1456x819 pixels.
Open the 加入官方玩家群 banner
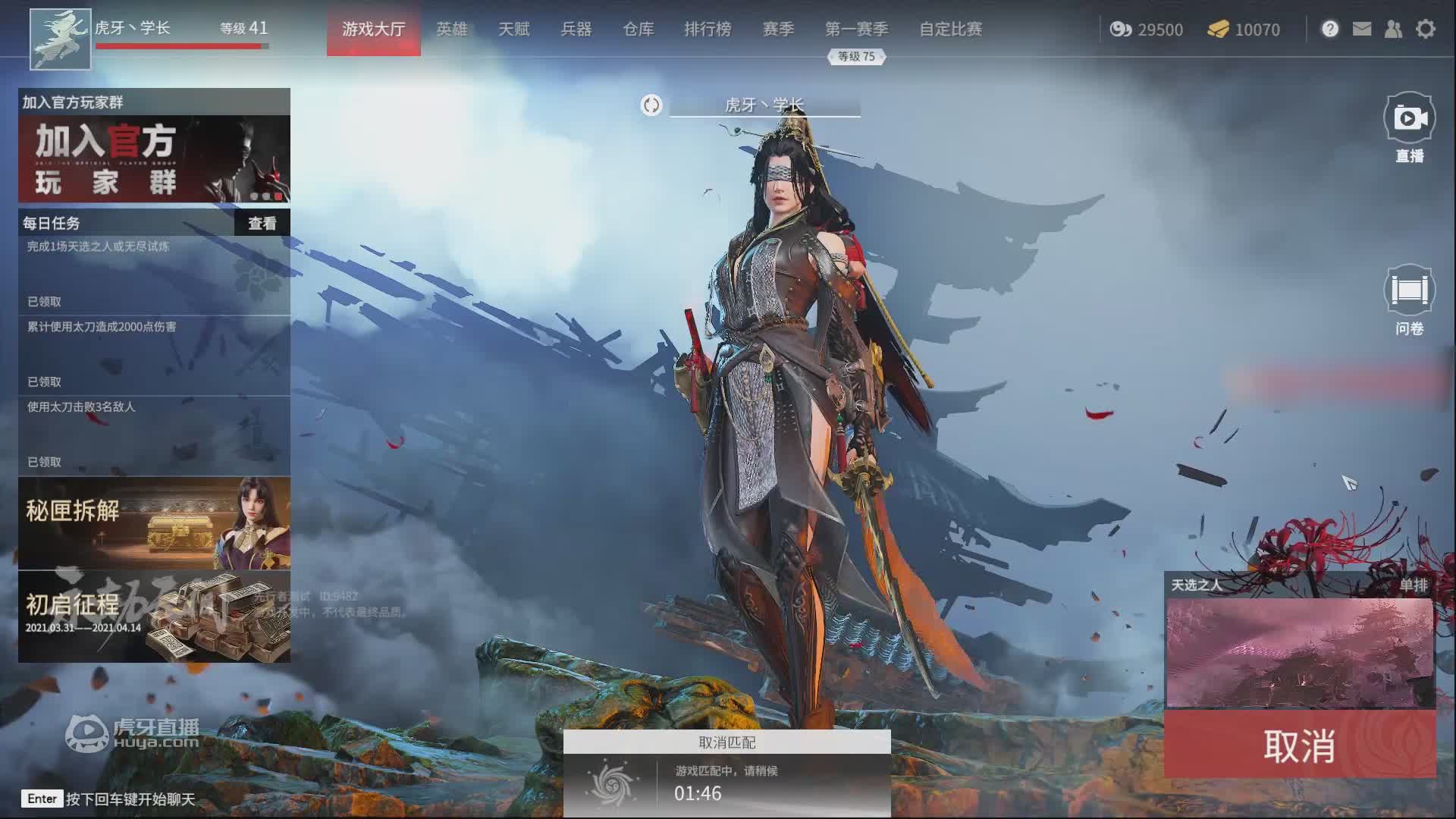[154, 158]
